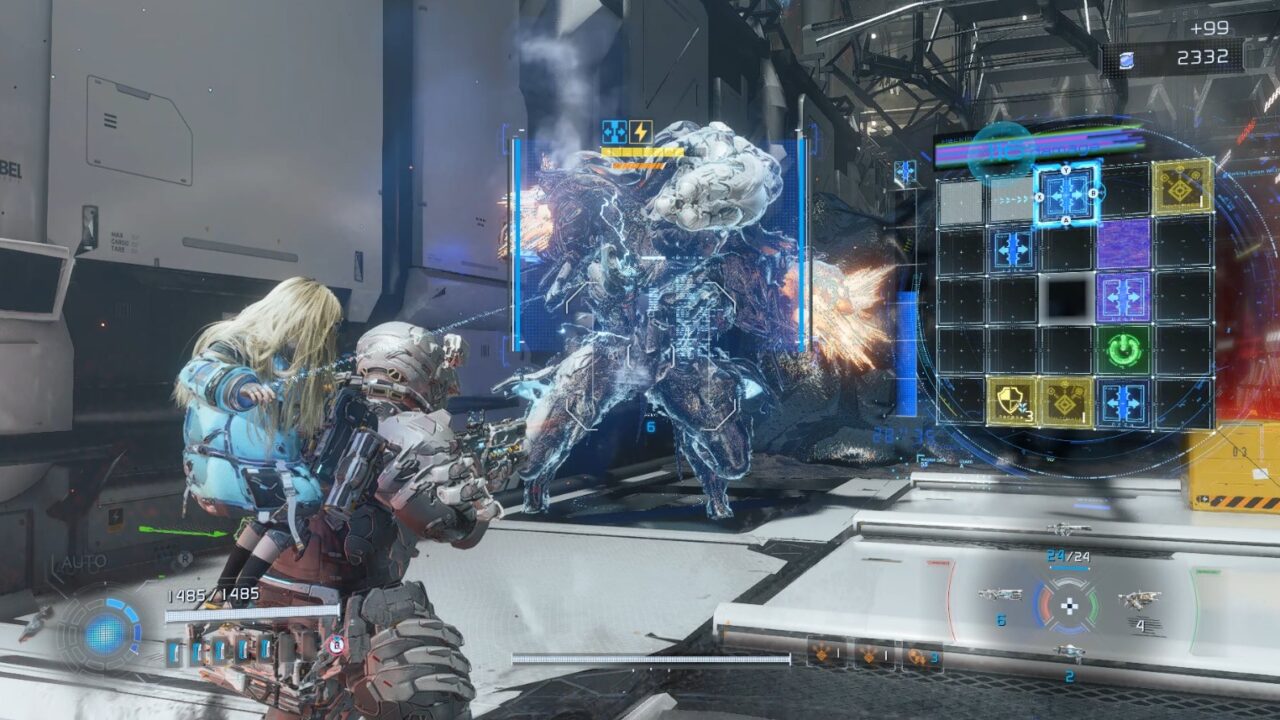Select the black square tile in the grid's center

tap(1066, 297)
